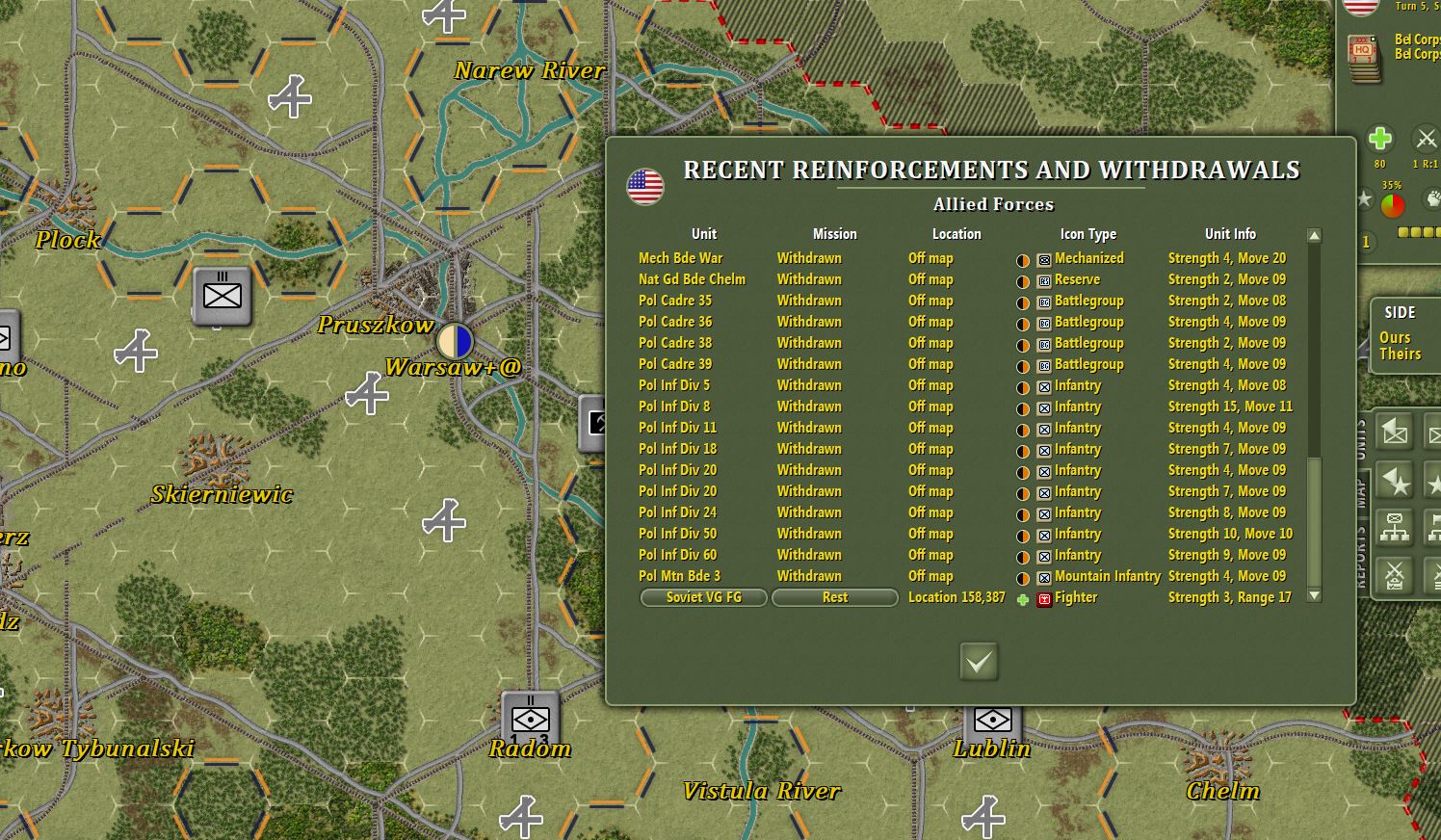The height and width of the screenshot is (840, 1441).
Task: Confirm dialog with the checkmark button
Action: pos(978,663)
